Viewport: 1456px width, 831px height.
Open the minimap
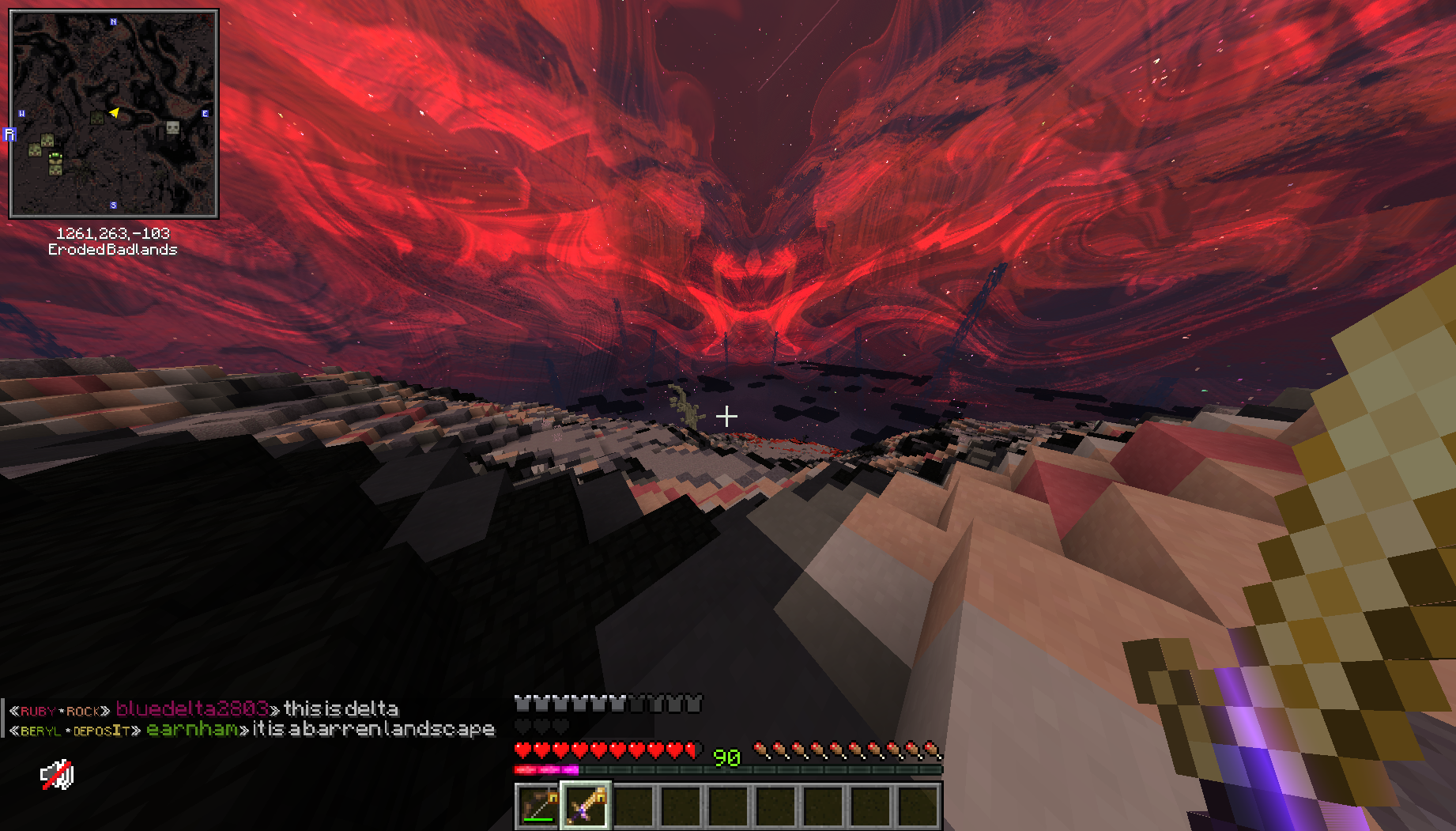[x=113, y=113]
